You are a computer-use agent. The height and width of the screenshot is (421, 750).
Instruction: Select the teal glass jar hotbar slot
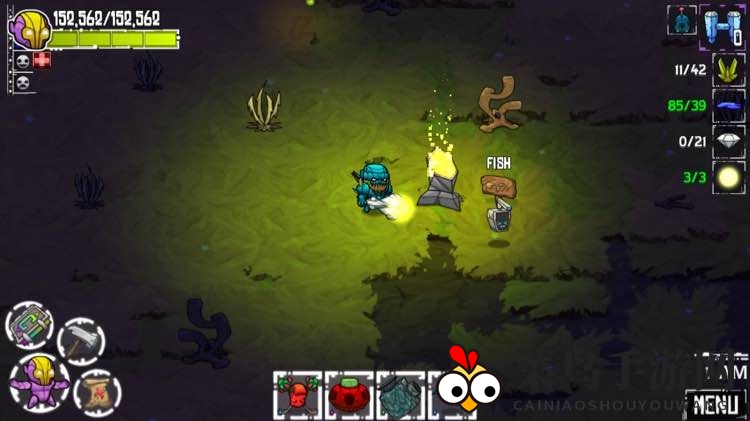[401, 395]
